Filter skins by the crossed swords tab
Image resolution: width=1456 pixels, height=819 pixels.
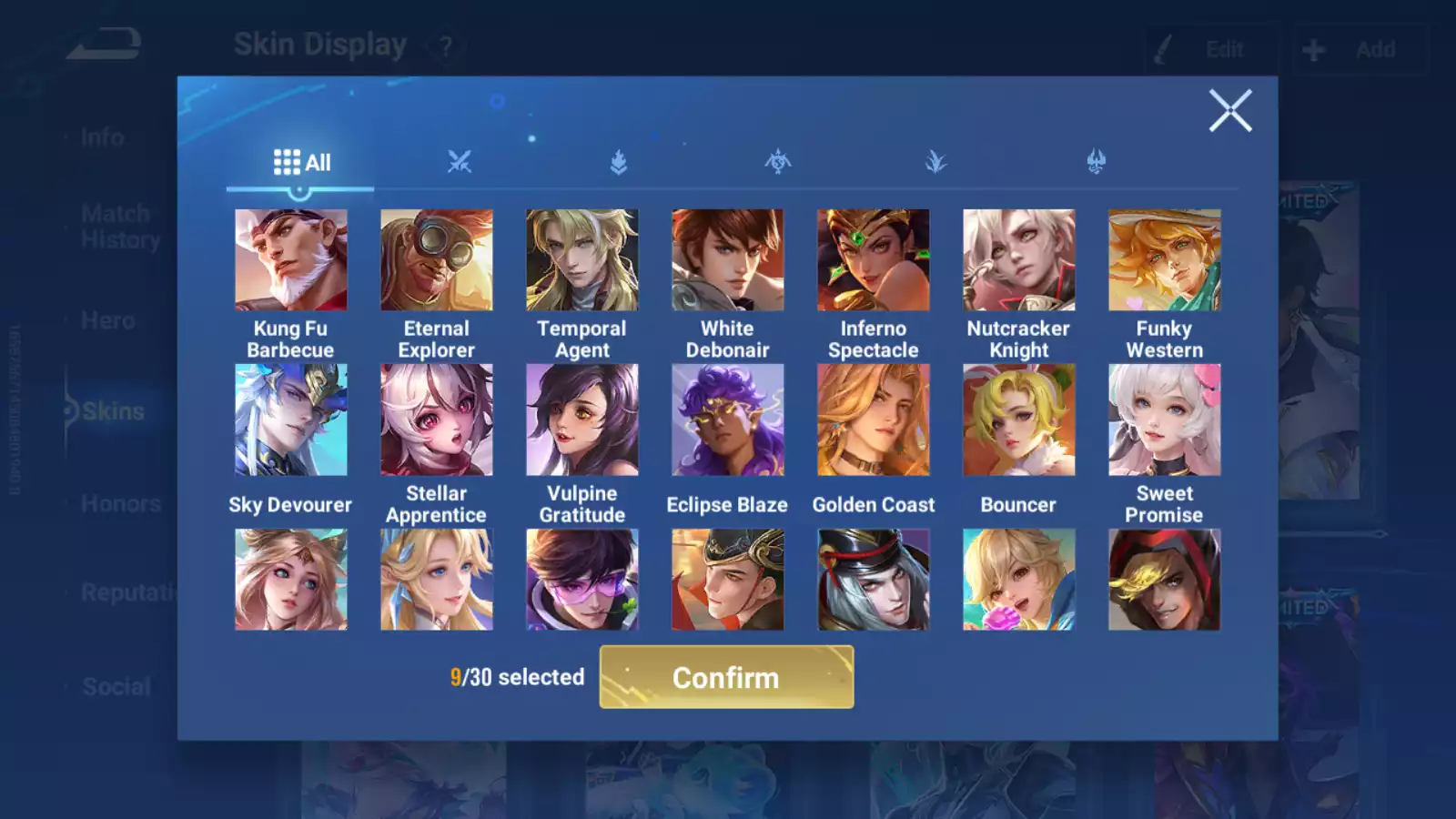click(460, 163)
